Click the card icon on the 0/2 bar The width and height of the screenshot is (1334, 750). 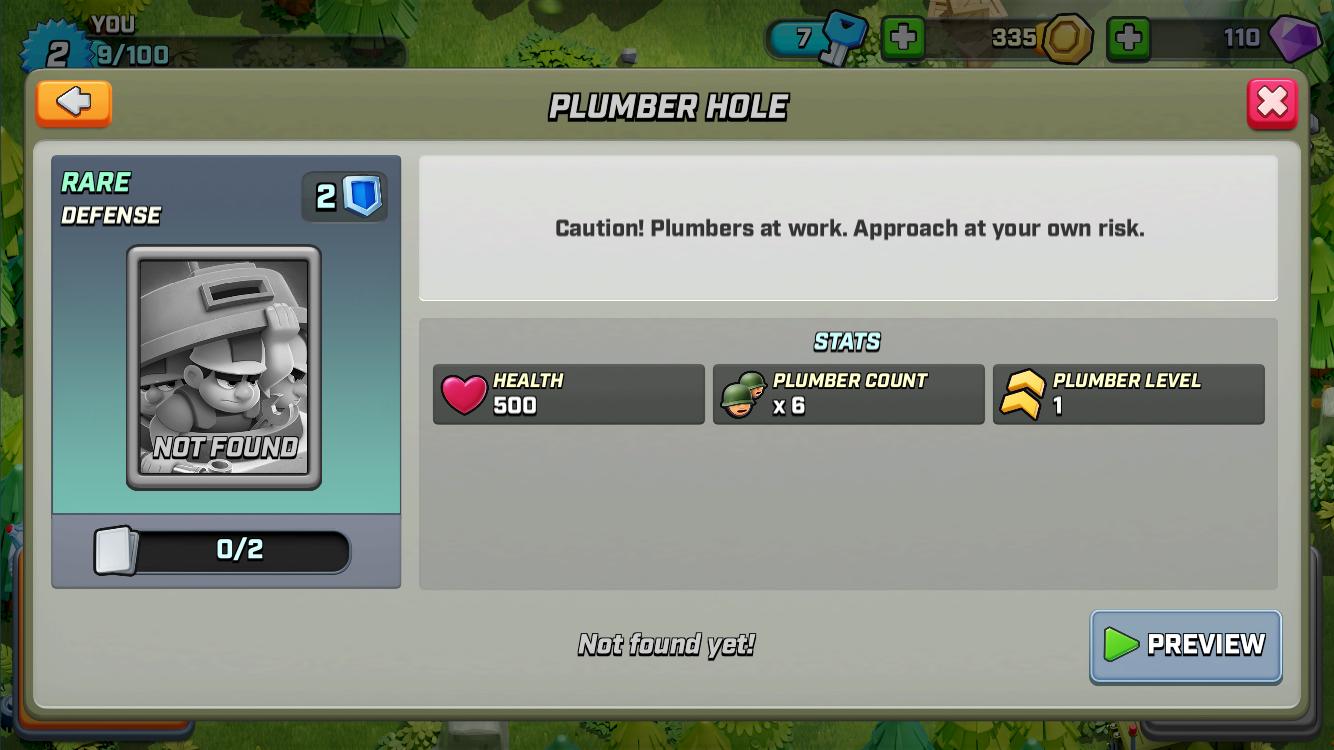113,550
